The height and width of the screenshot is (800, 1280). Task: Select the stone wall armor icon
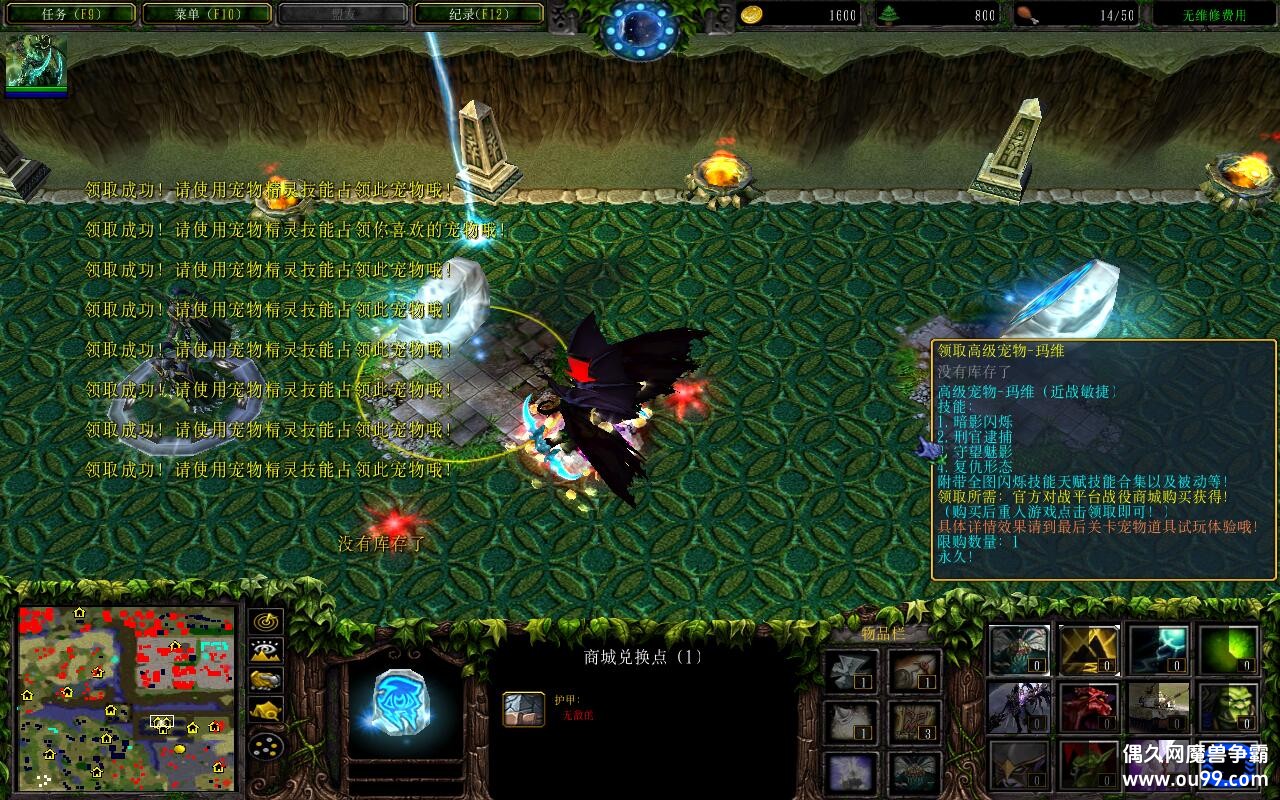(523, 708)
